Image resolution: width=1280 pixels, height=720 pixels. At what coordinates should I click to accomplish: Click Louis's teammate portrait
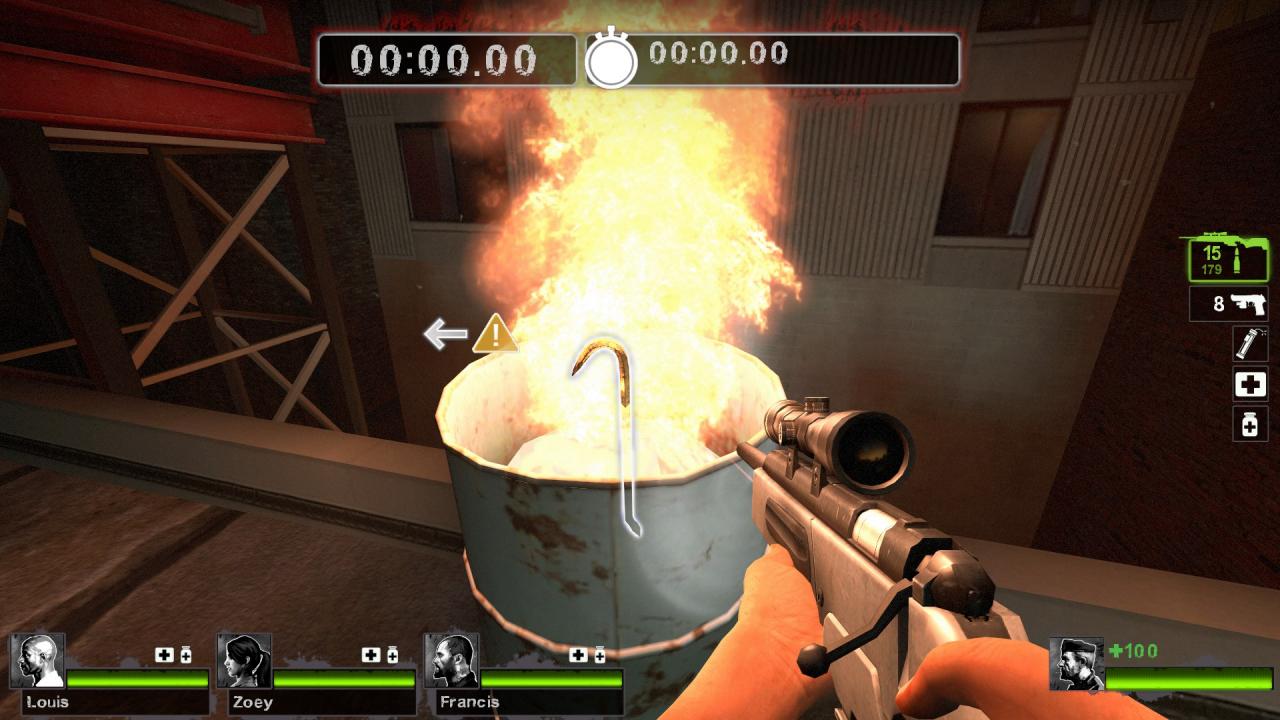38,661
